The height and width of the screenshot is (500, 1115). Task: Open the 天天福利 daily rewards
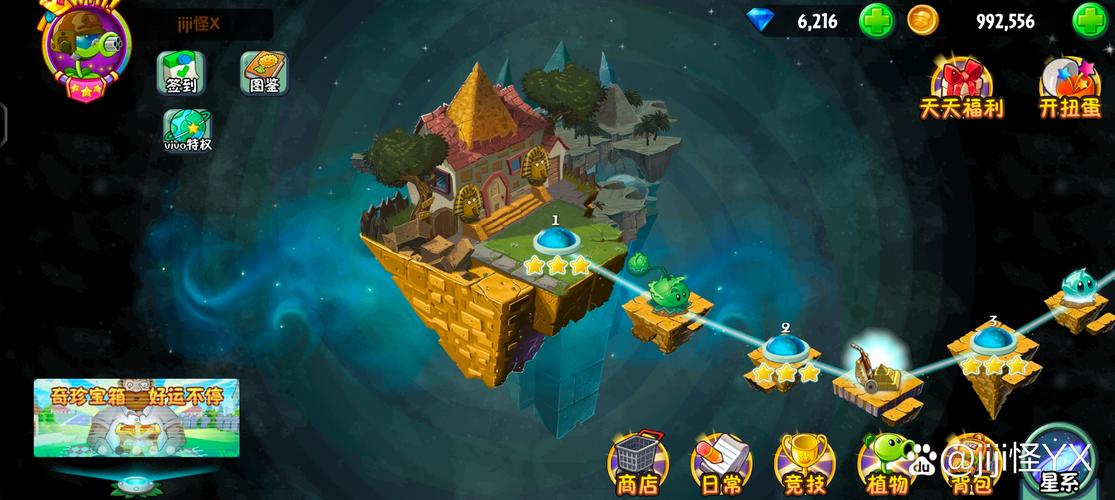click(x=961, y=88)
